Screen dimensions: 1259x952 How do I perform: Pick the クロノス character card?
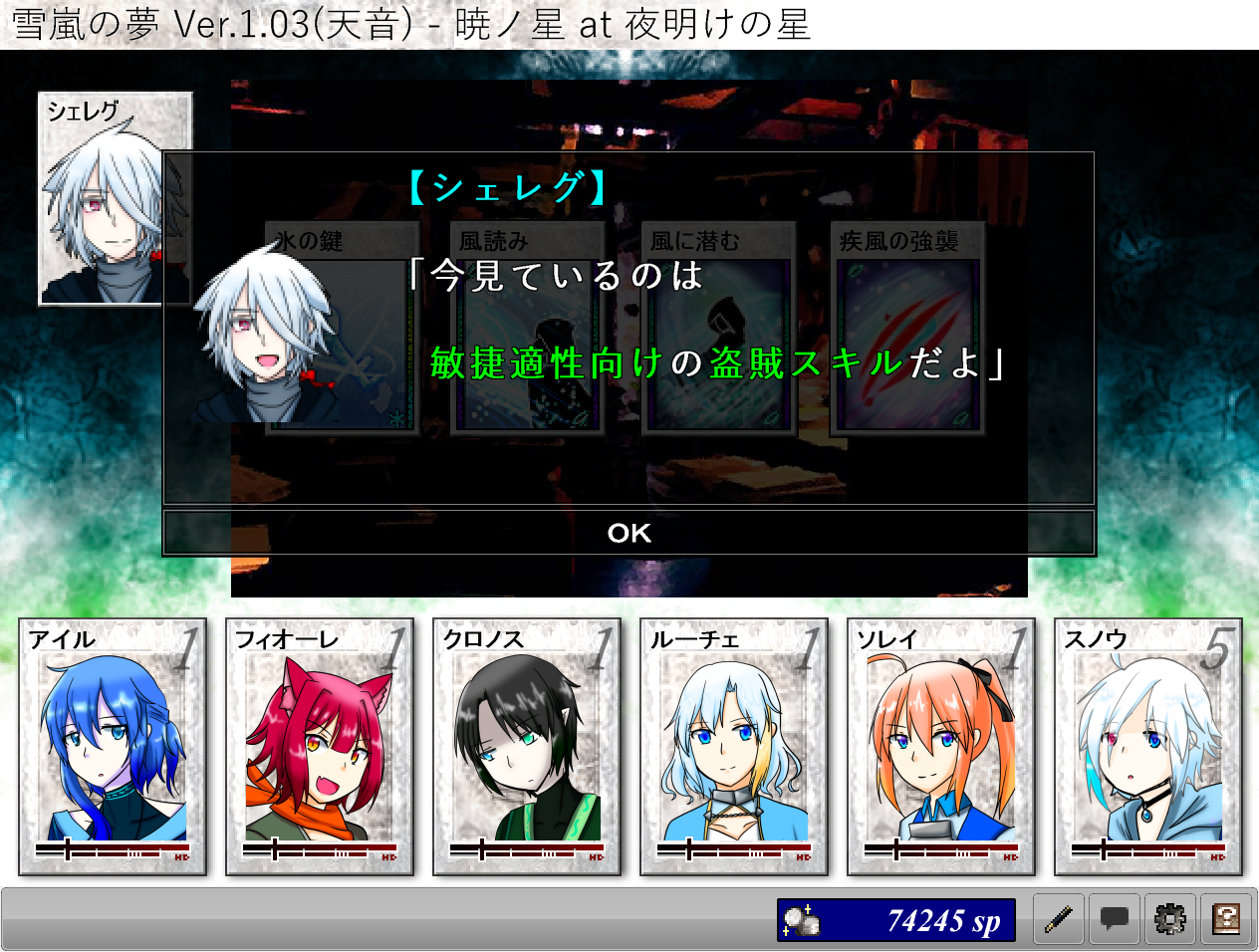[x=527, y=747]
